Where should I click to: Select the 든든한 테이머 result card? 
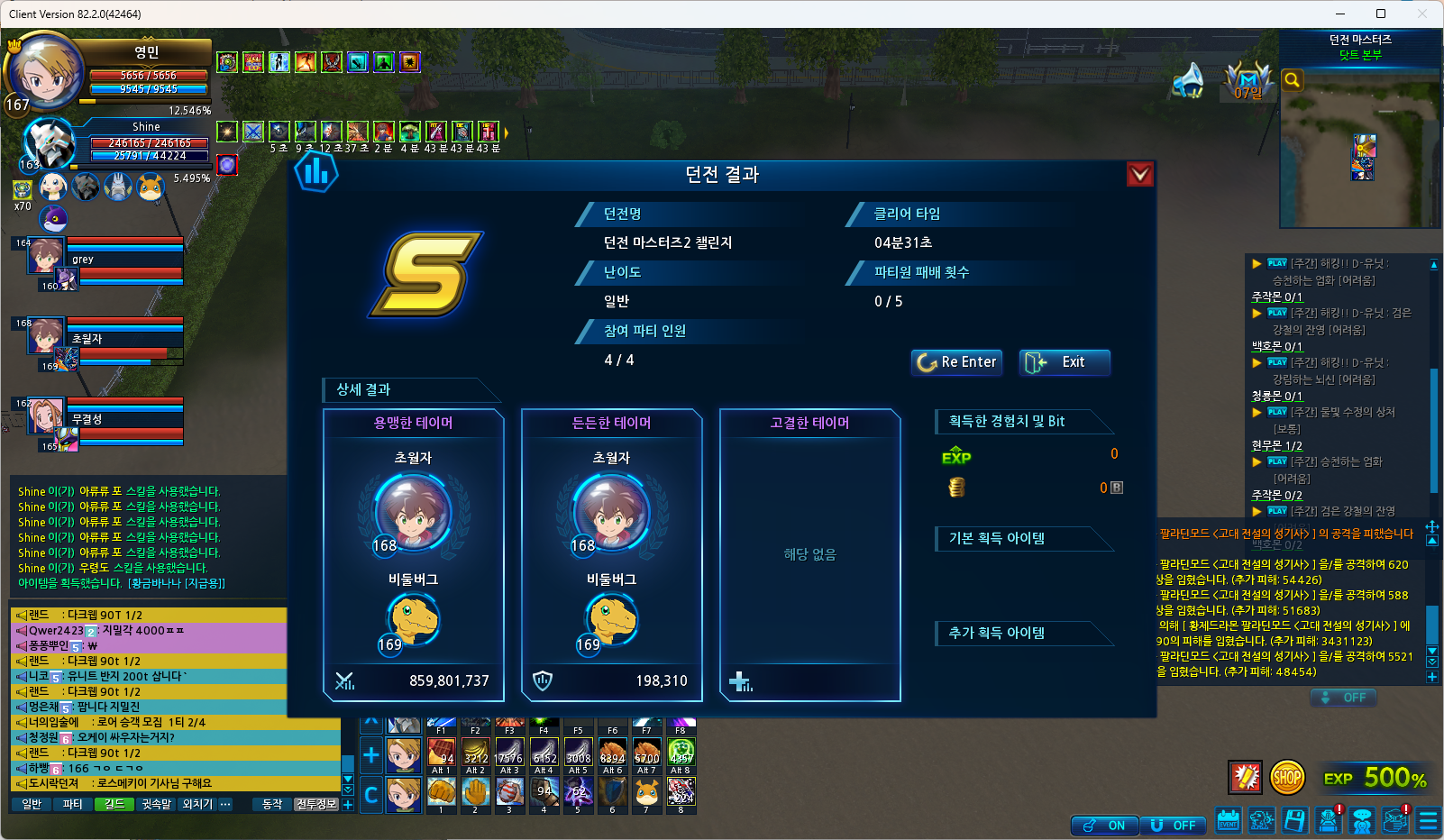coord(612,554)
